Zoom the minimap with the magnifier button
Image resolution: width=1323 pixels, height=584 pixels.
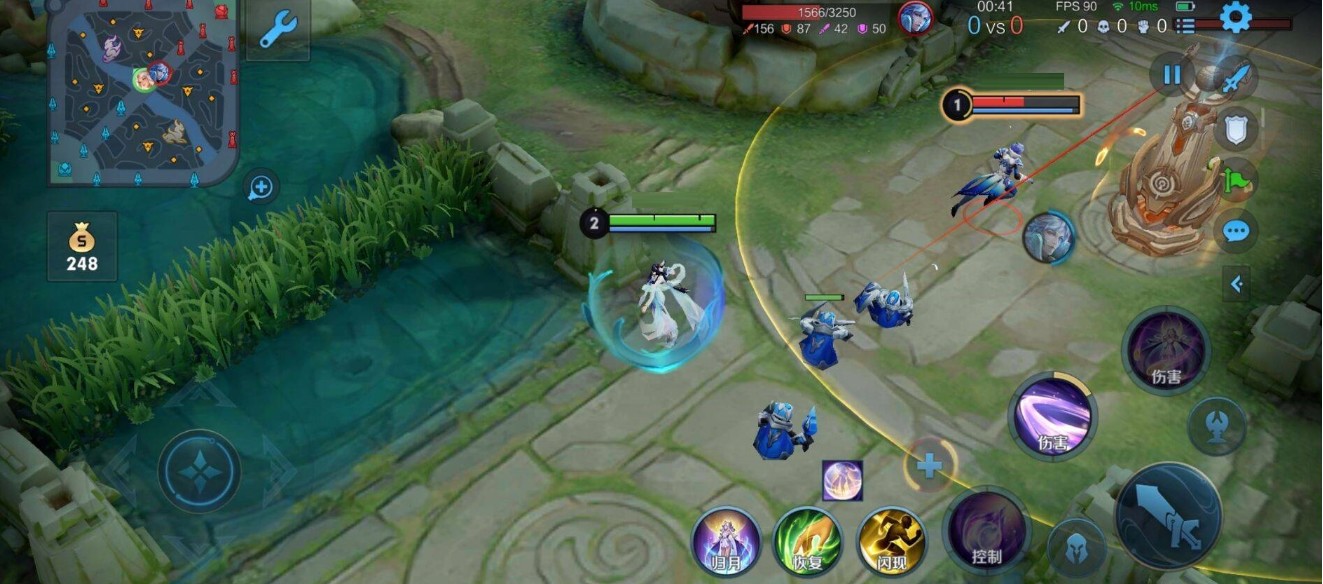[x=261, y=187]
